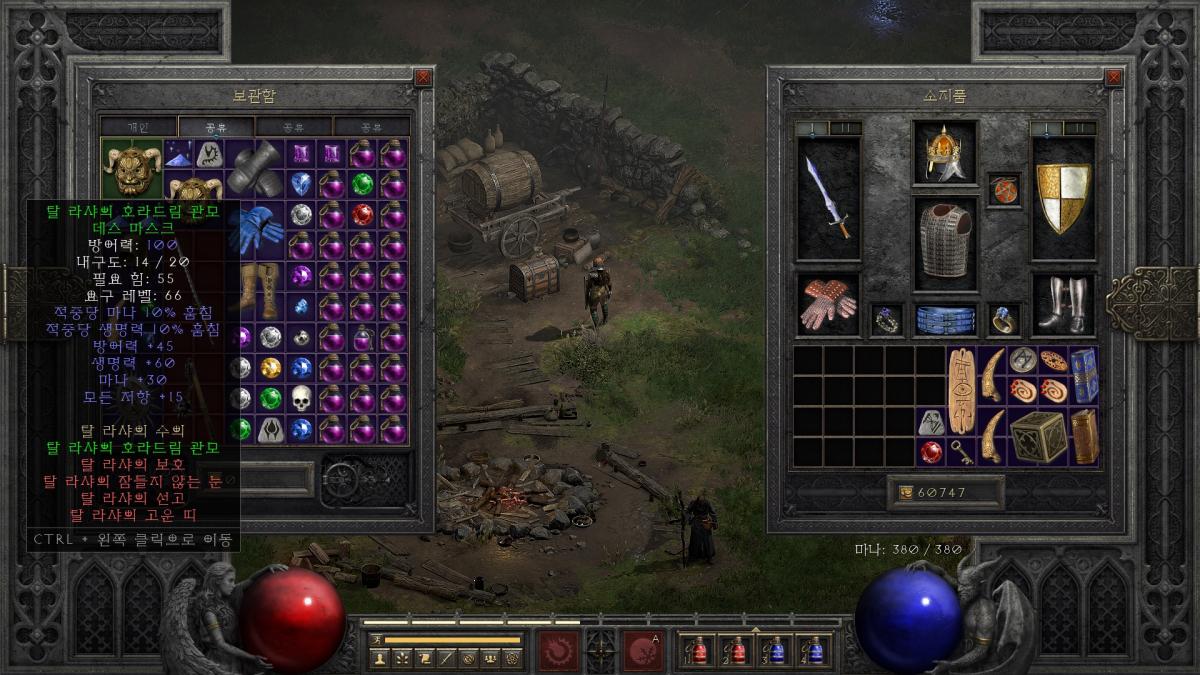Viewport: 1200px width, 675px height.
Task: Click the inventory gold amount button
Action: [944, 493]
